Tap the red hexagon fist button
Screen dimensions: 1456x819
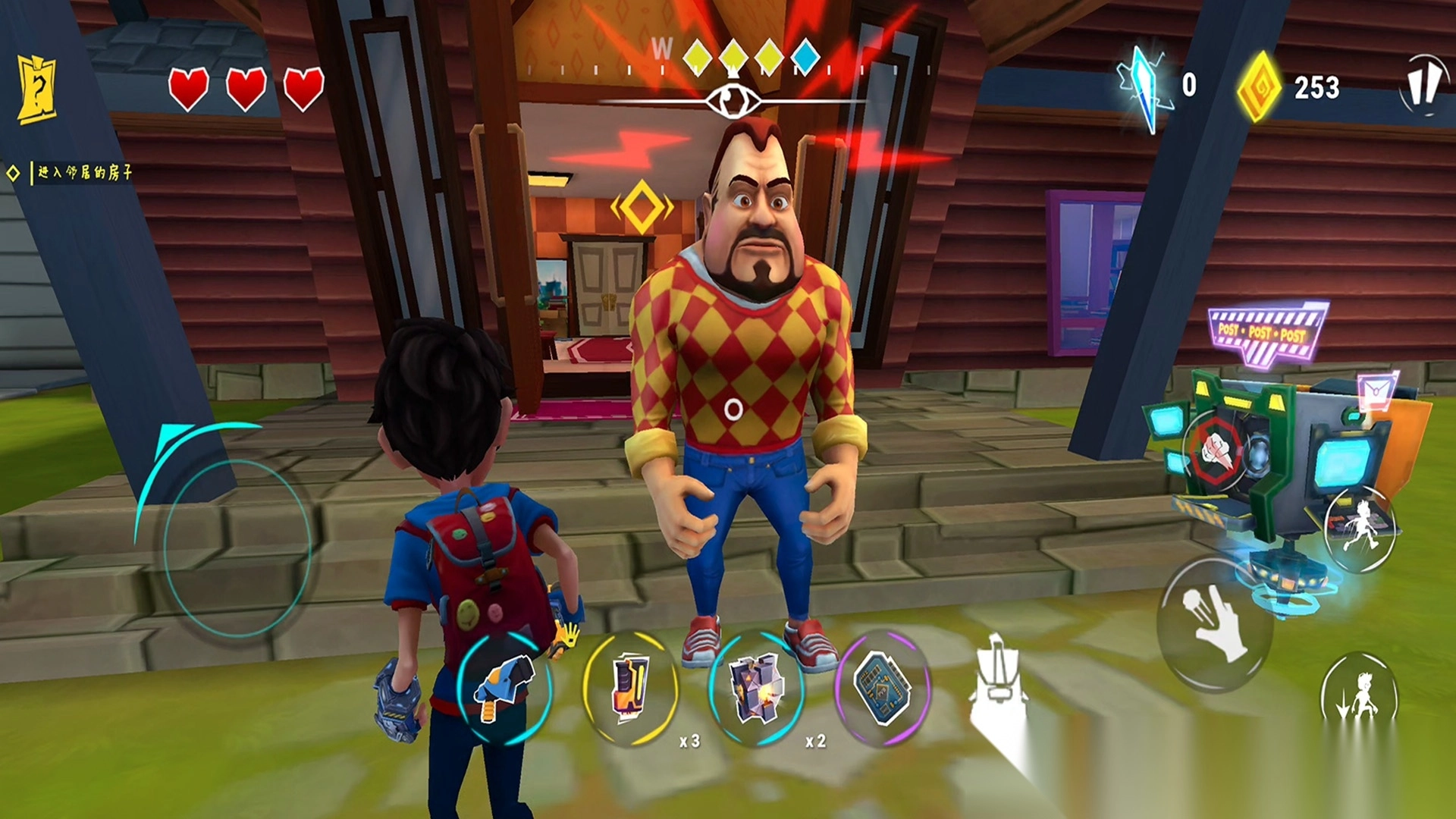pos(1216,449)
